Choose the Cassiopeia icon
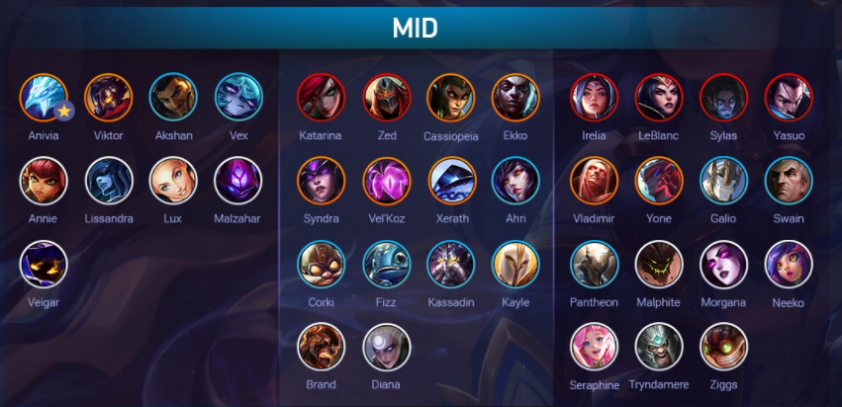 (451, 97)
